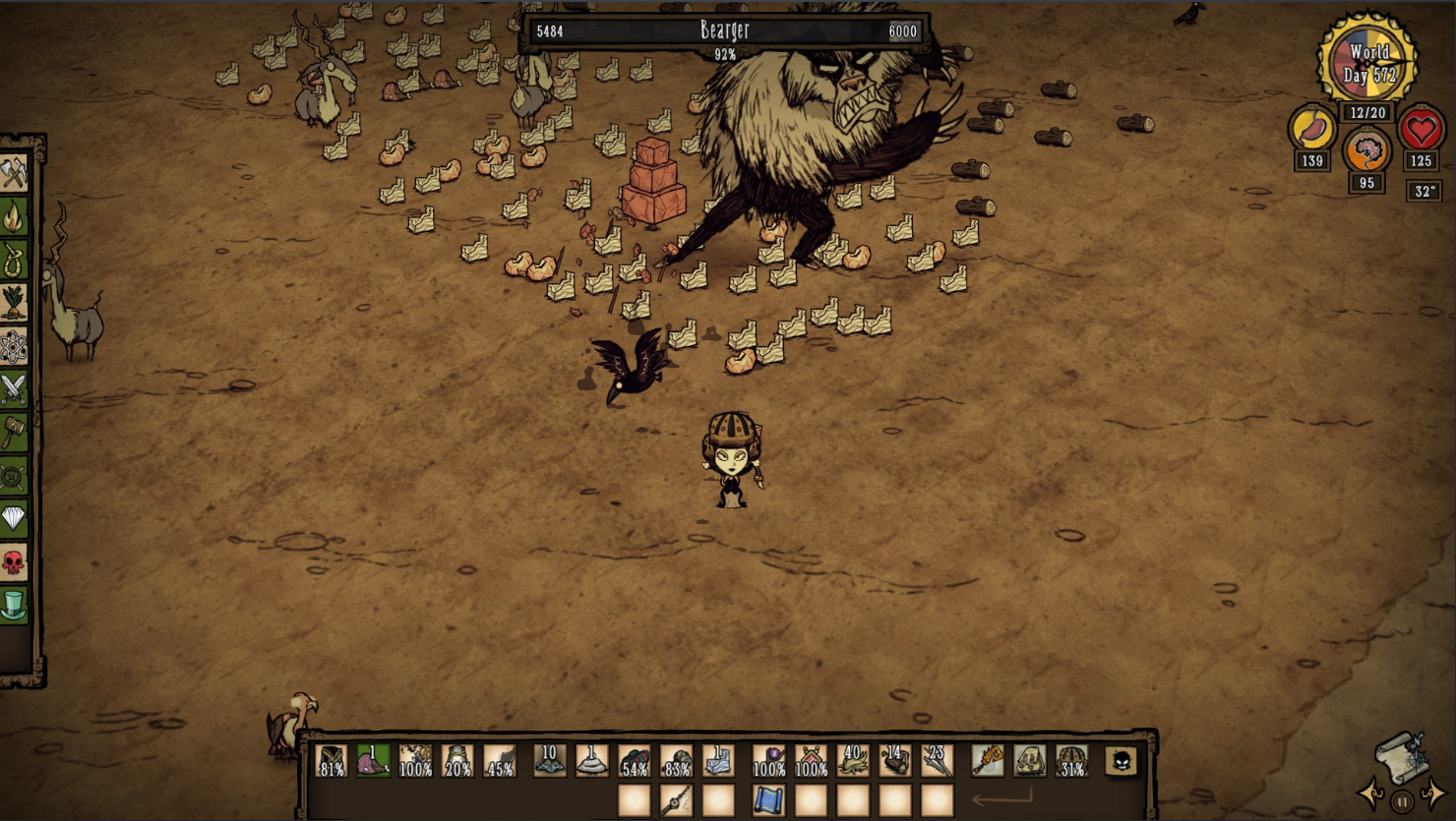Image resolution: width=1456 pixels, height=821 pixels.
Task: Select the equipped ham bat hand slot
Action: pyautogui.click(x=987, y=761)
